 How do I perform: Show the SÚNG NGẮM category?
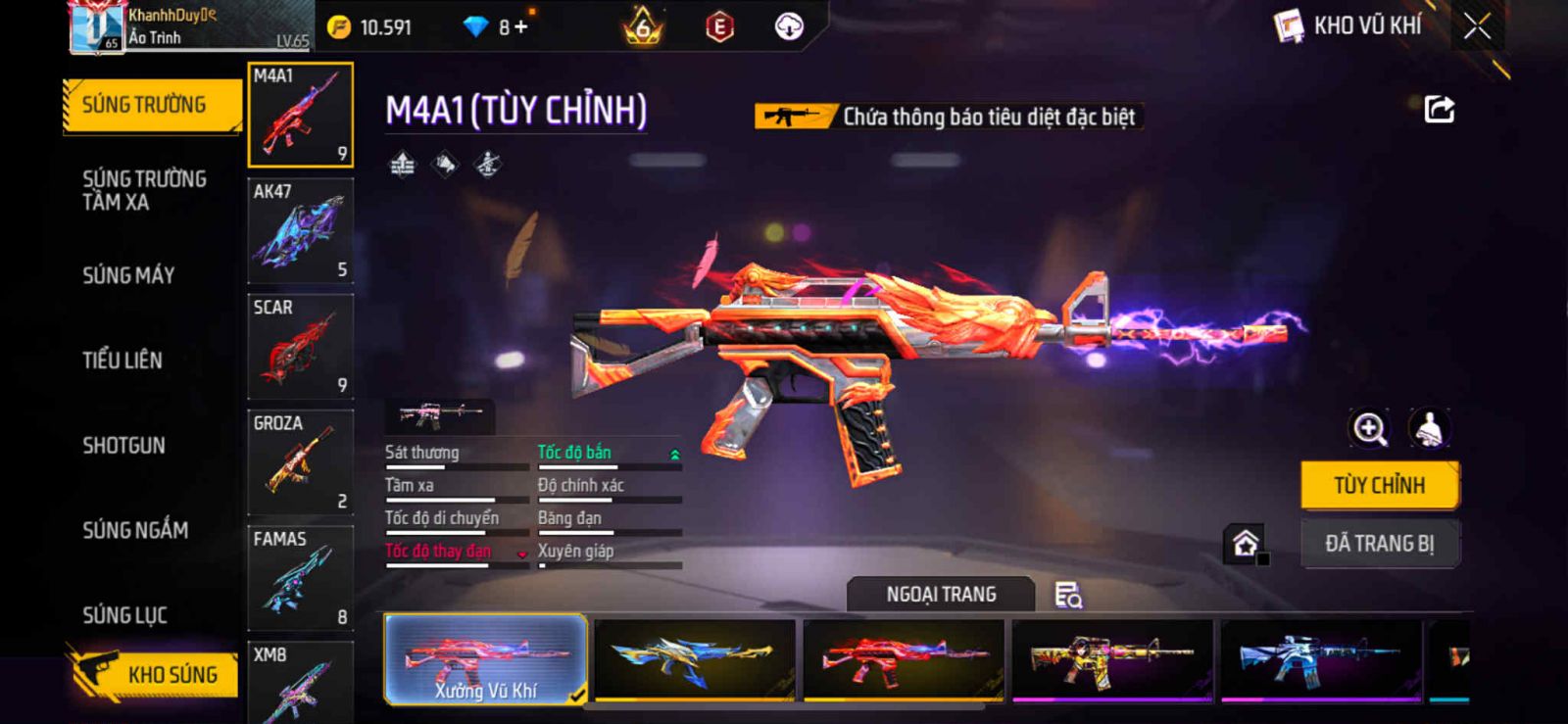135,530
